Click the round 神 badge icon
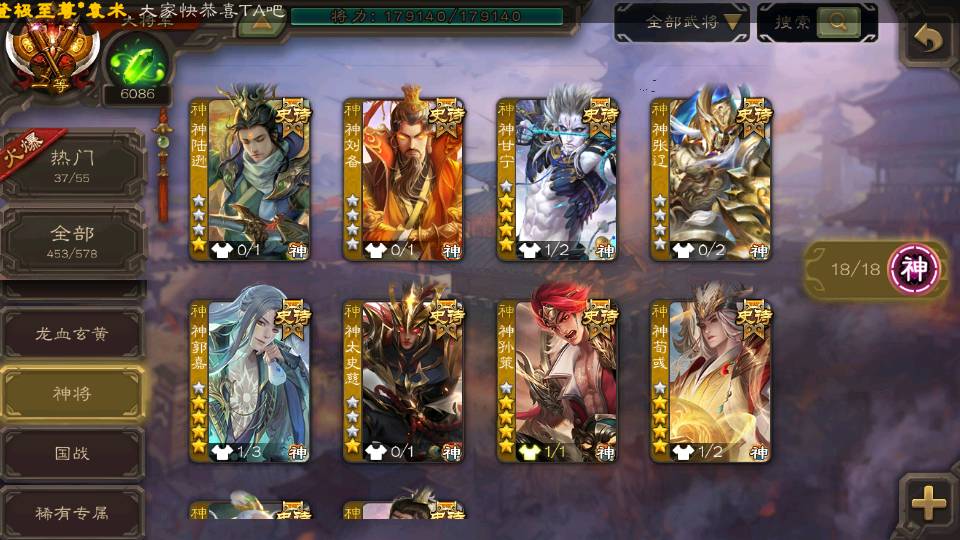 [914, 269]
